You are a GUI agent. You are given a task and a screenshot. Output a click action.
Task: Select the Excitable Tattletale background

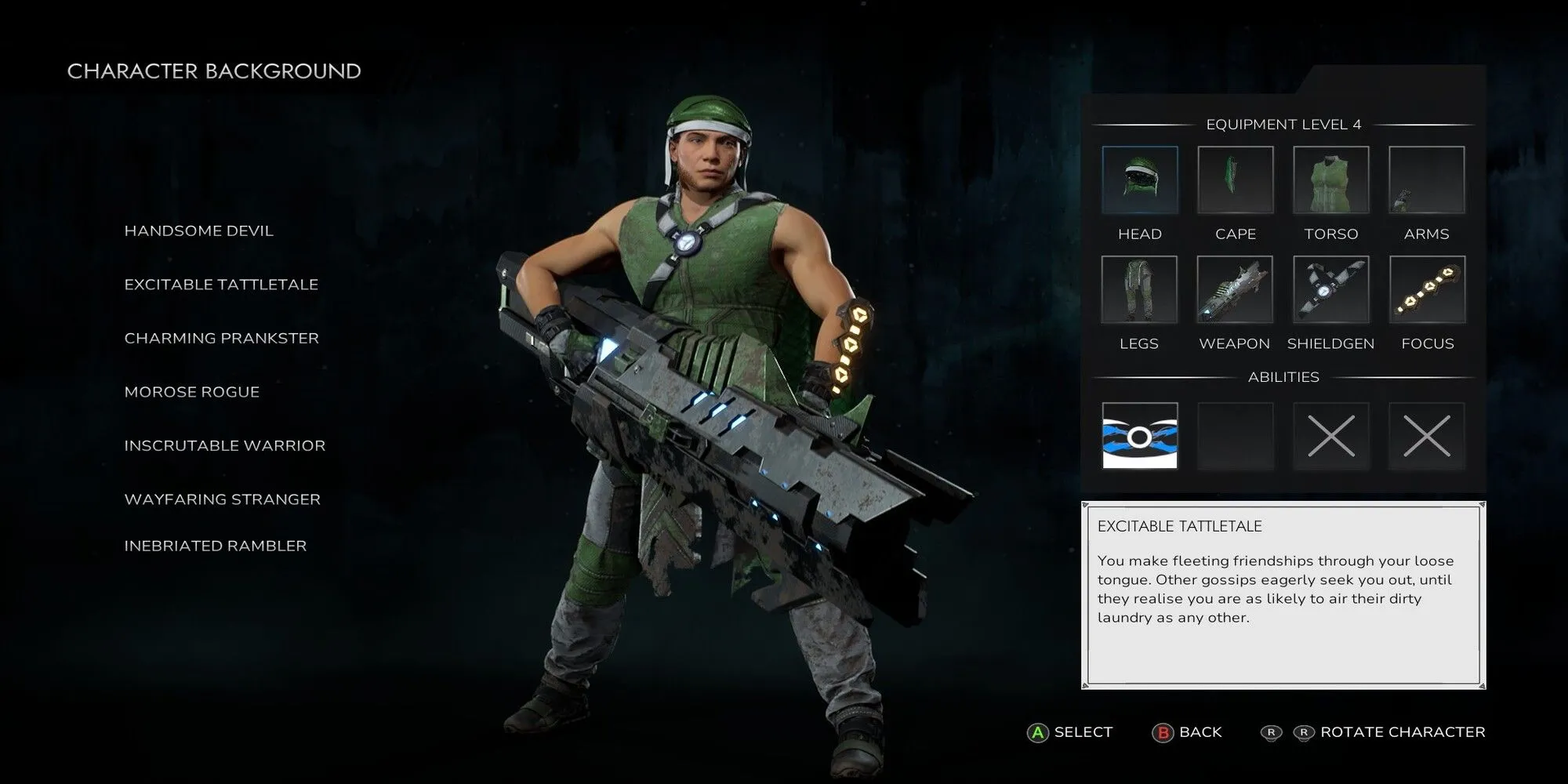pyautogui.click(x=221, y=285)
